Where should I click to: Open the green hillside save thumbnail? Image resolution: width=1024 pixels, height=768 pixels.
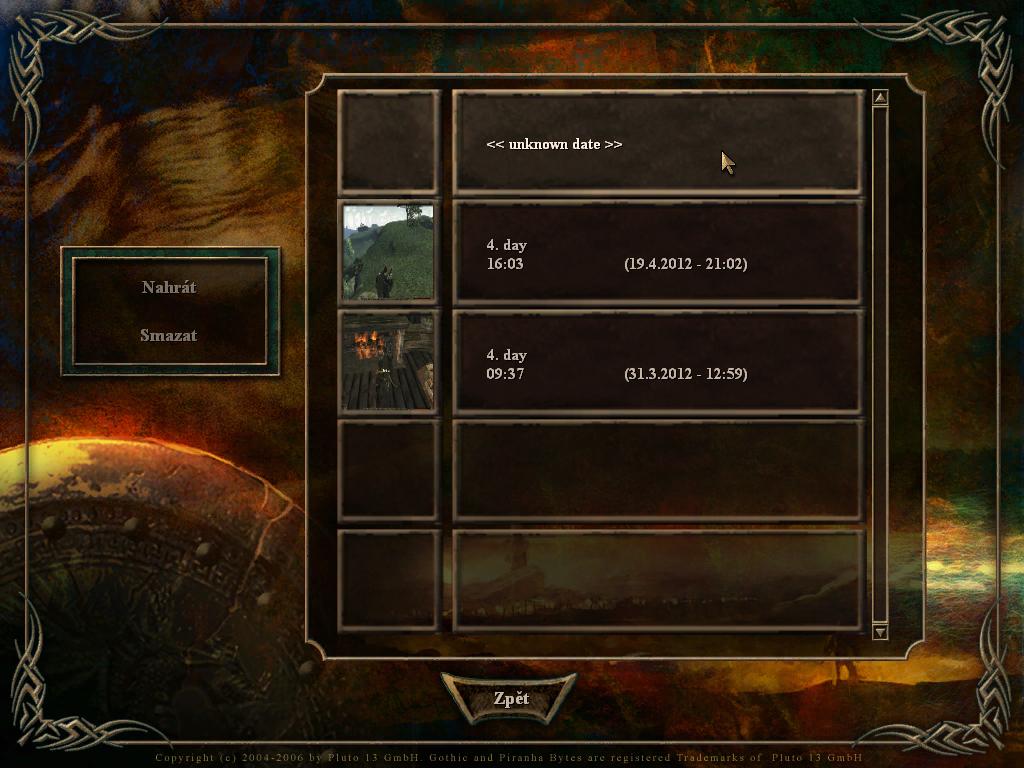click(388, 252)
